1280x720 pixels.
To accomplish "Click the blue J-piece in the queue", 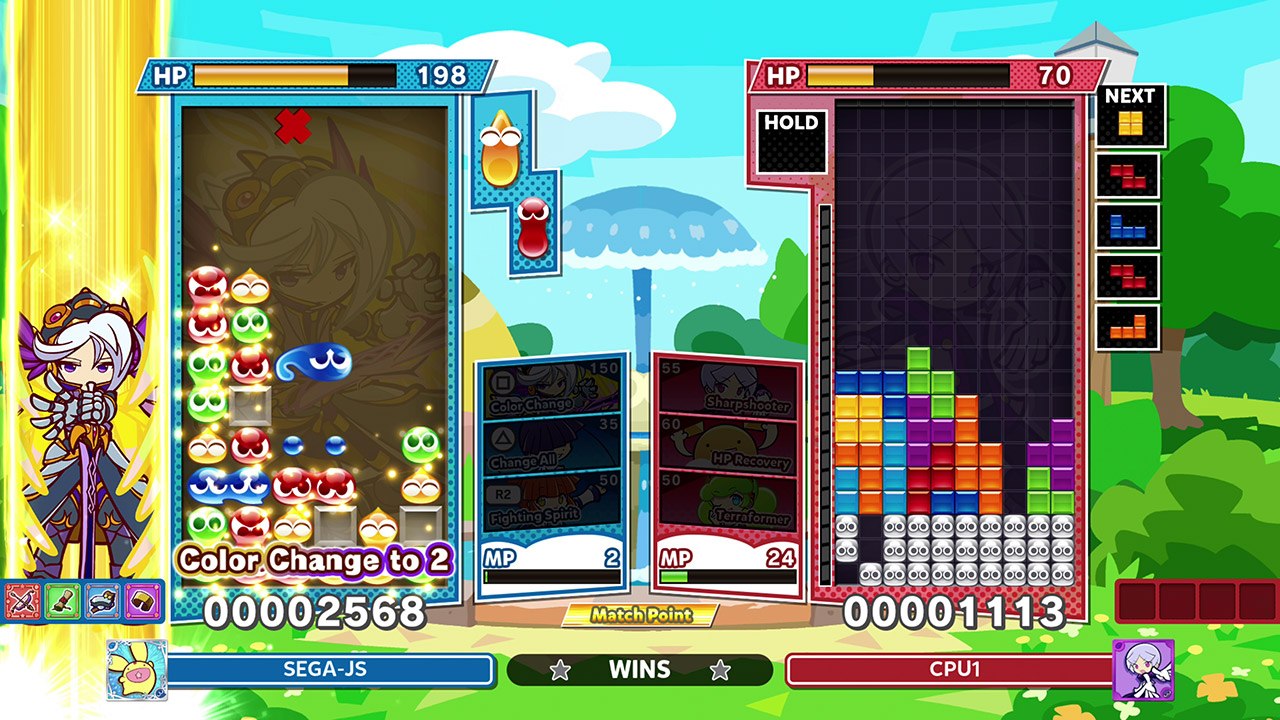I will click(1128, 226).
